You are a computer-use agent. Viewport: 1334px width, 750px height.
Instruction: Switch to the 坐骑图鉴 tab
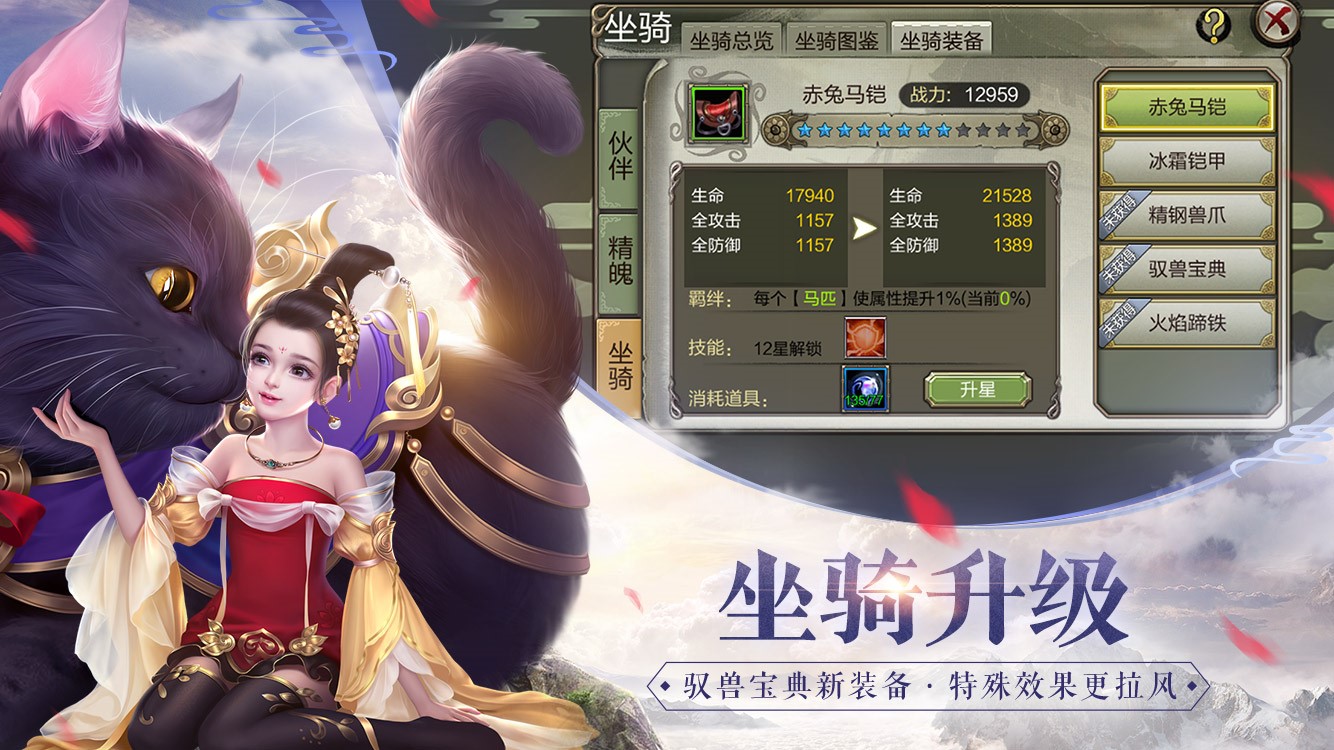(x=837, y=41)
